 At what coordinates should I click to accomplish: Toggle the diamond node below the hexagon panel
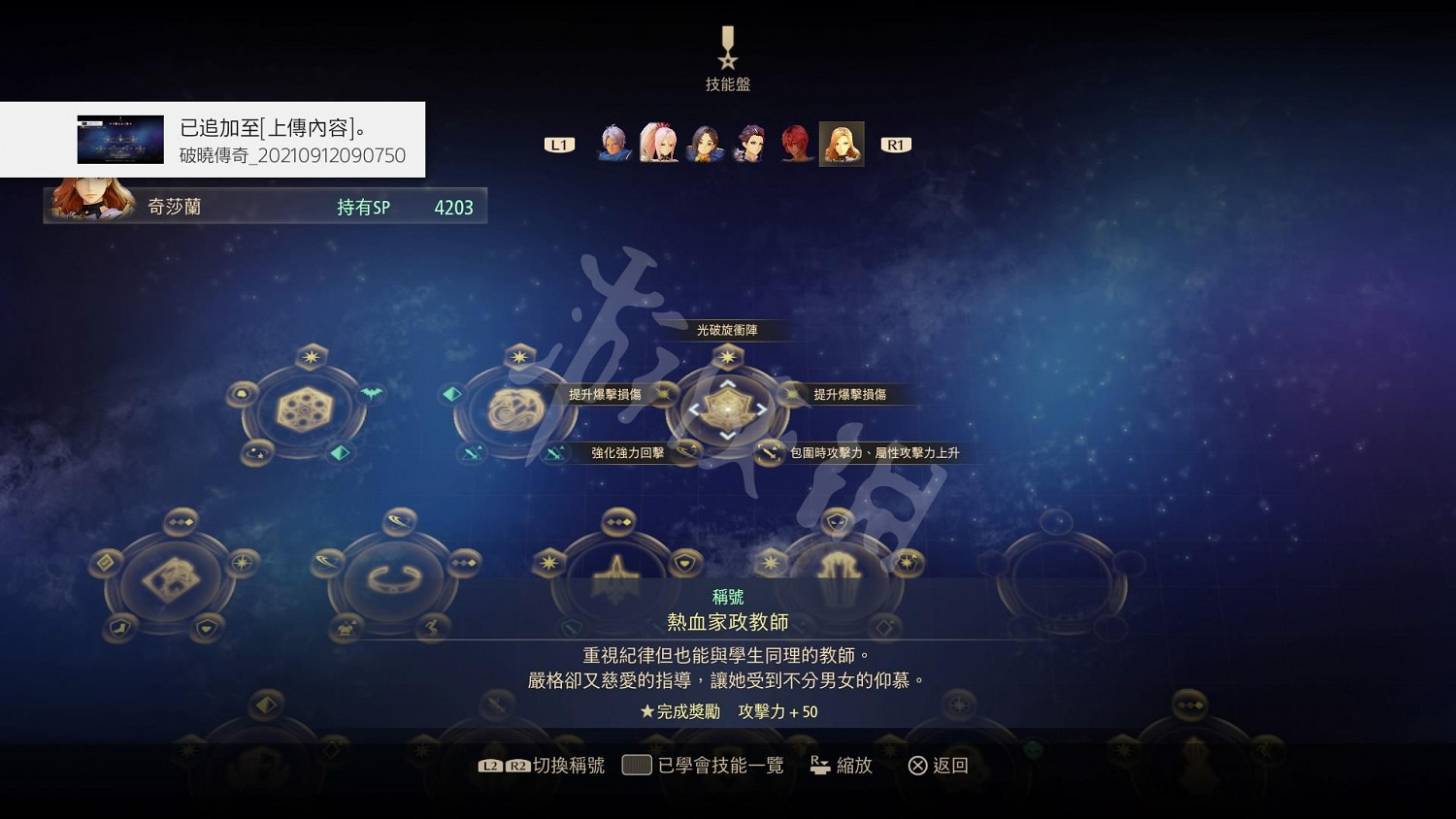click(x=338, y=453)
